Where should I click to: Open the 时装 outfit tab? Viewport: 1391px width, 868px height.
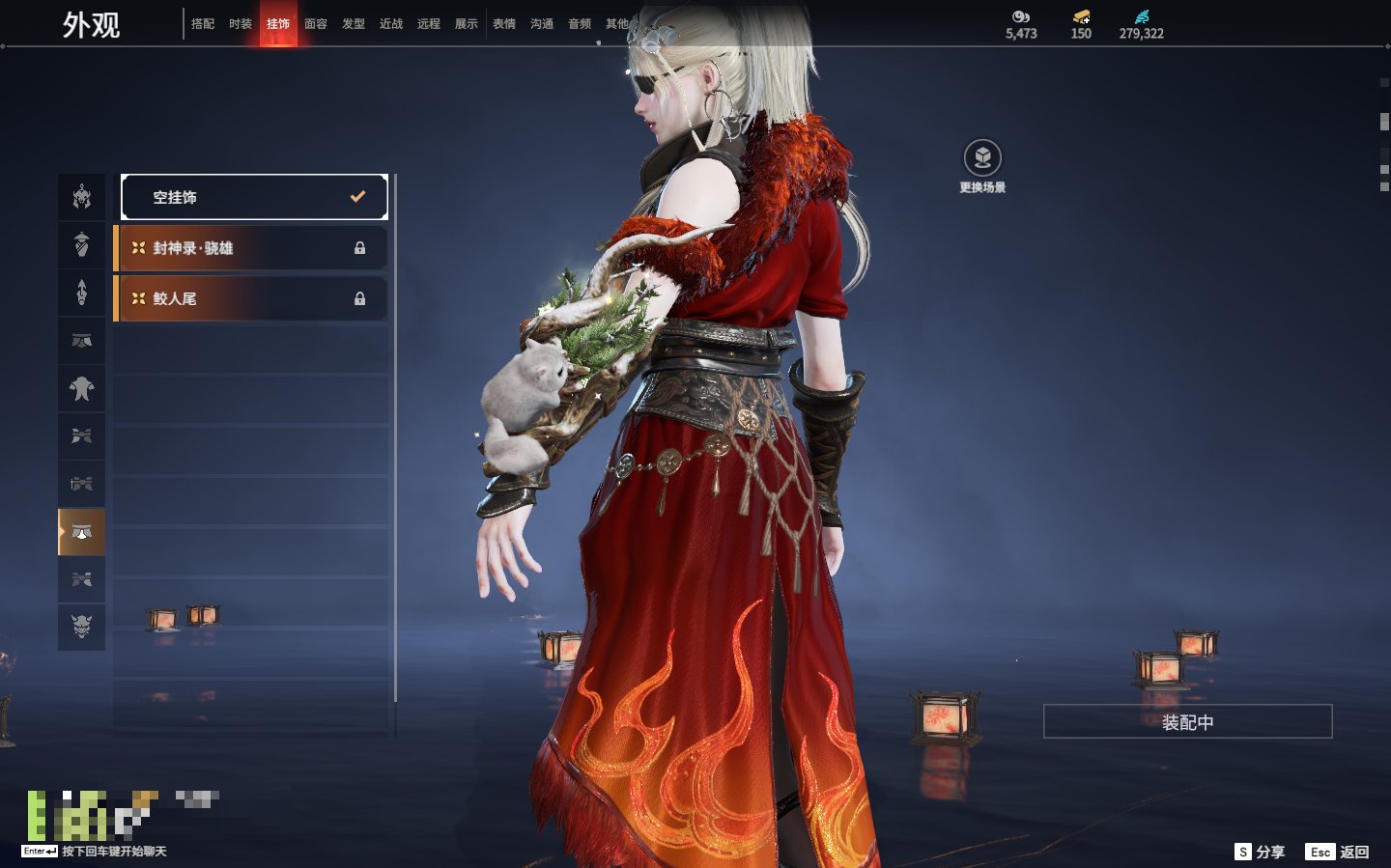tap(241, 24)
